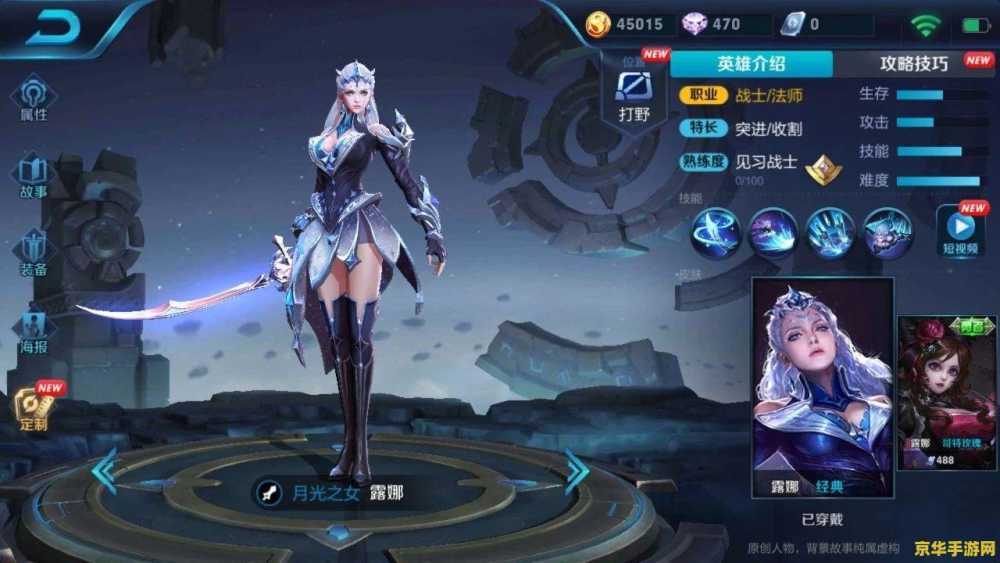View the purple ground-slash skill icon
The height and width of the screenshot is (563, 1000).
pyautogui.click(x=773, y=233)
